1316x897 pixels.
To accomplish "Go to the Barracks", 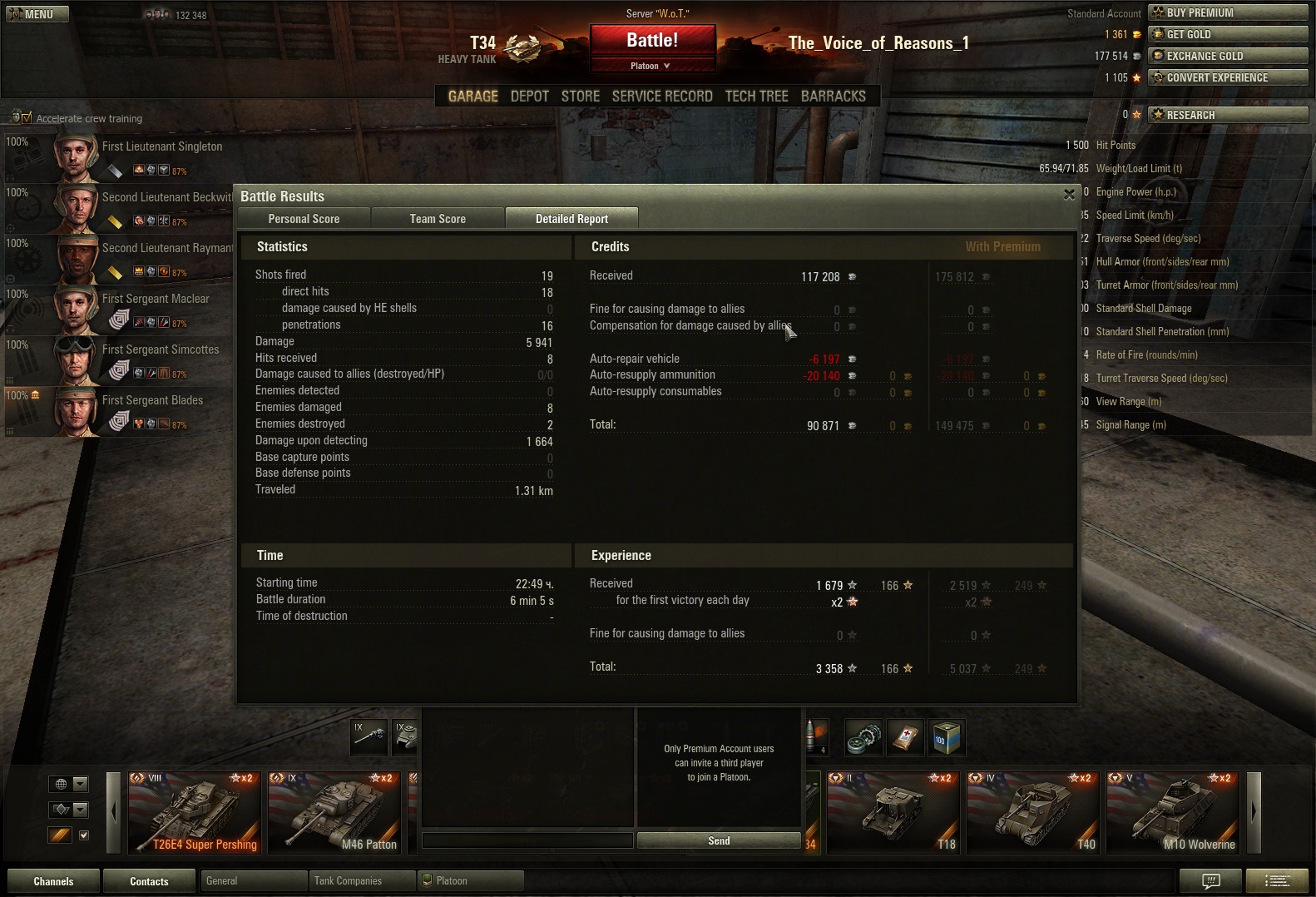I will (833, 97).
